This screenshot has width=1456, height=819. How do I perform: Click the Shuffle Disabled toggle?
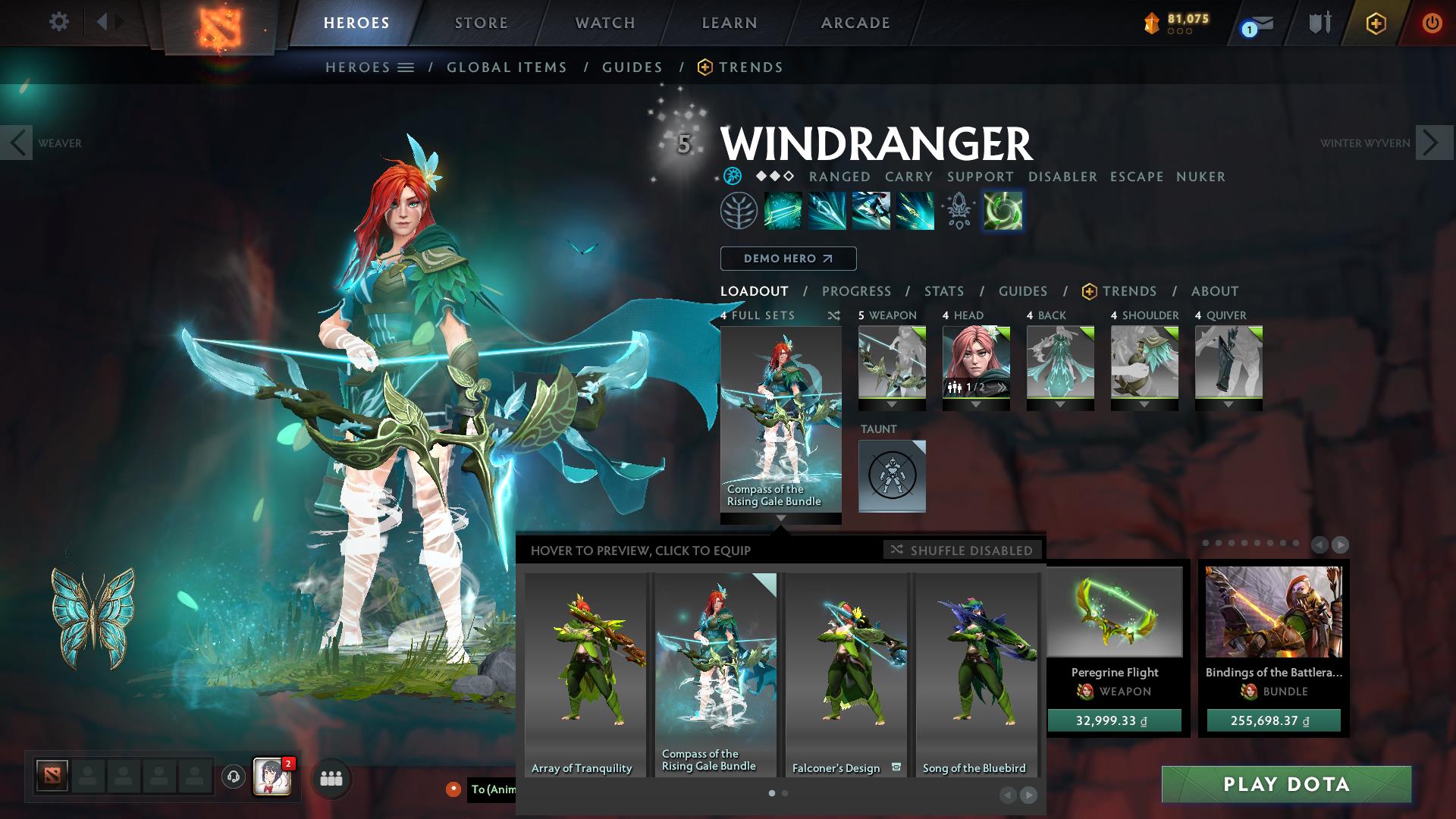tap(962, 551)
